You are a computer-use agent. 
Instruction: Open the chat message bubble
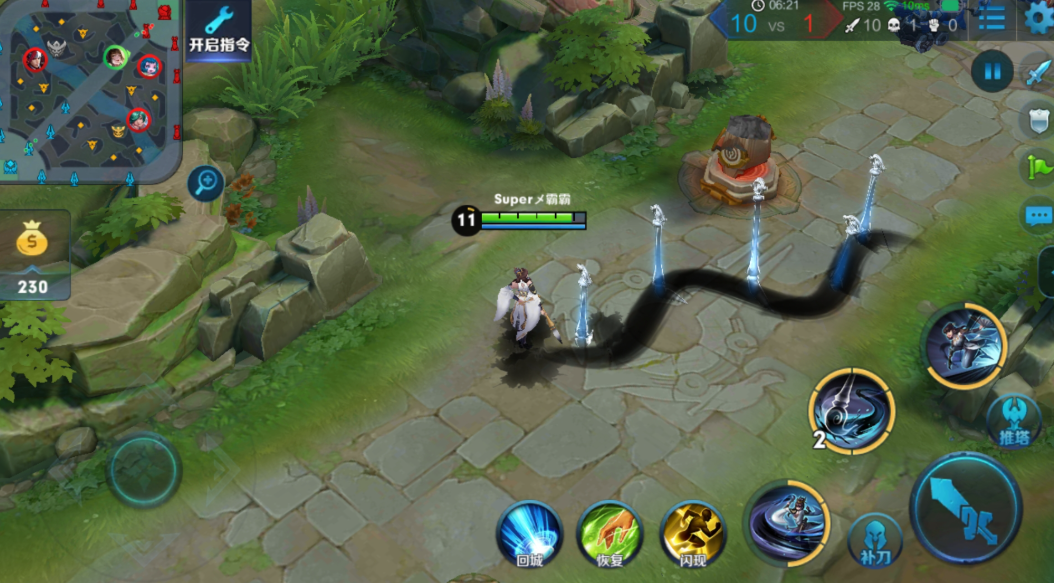pyautogui.click(x=1038, y=214)
